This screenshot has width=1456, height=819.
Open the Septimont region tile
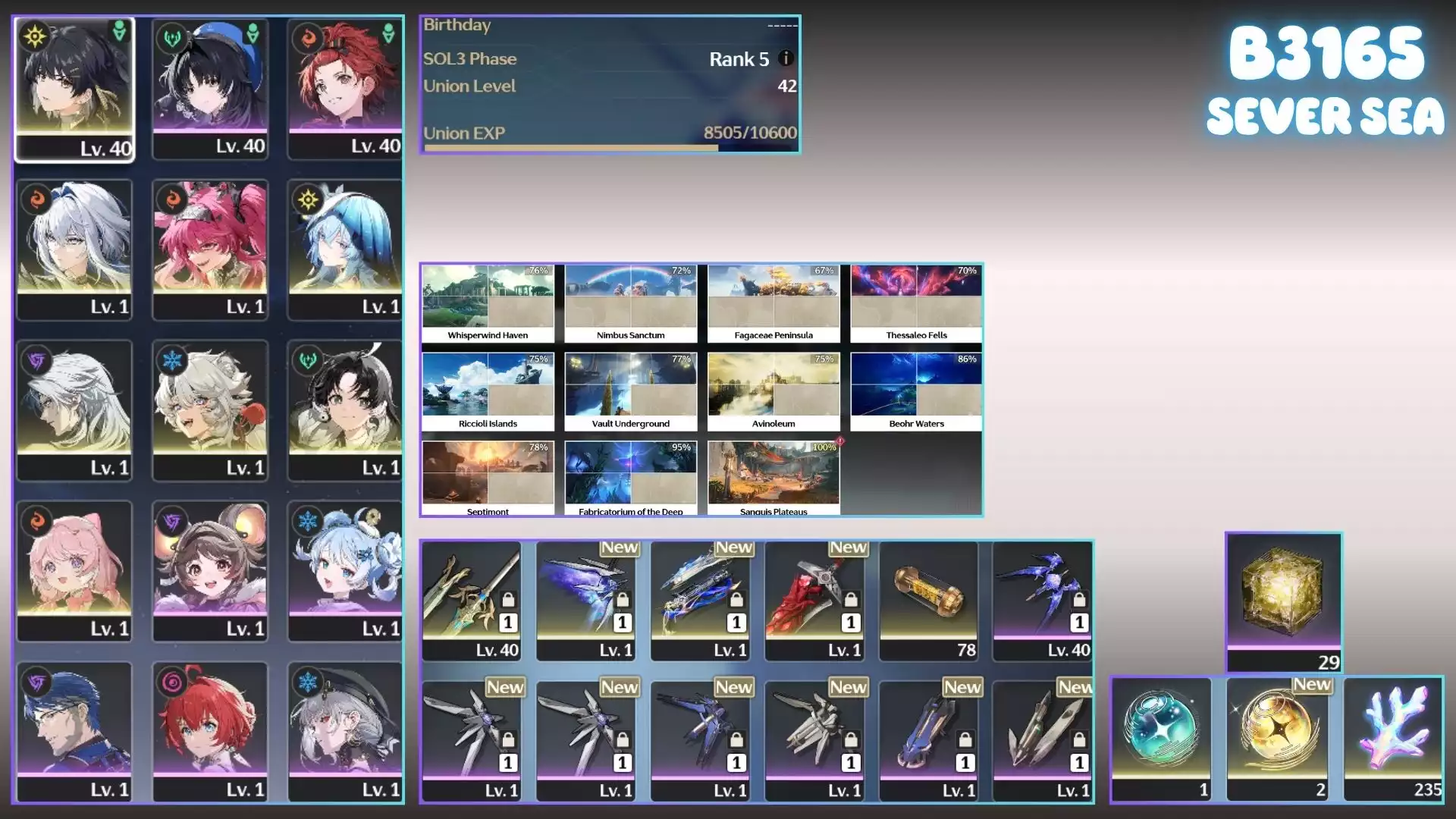point(488,478)
